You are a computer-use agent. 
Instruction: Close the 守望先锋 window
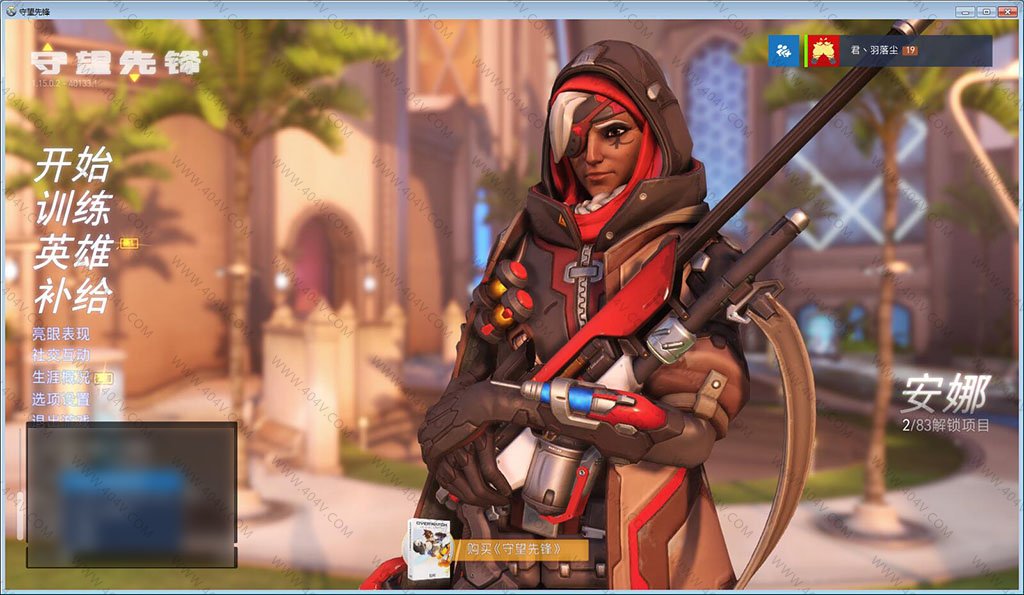pyautogui.click(x=1007, y=10)
